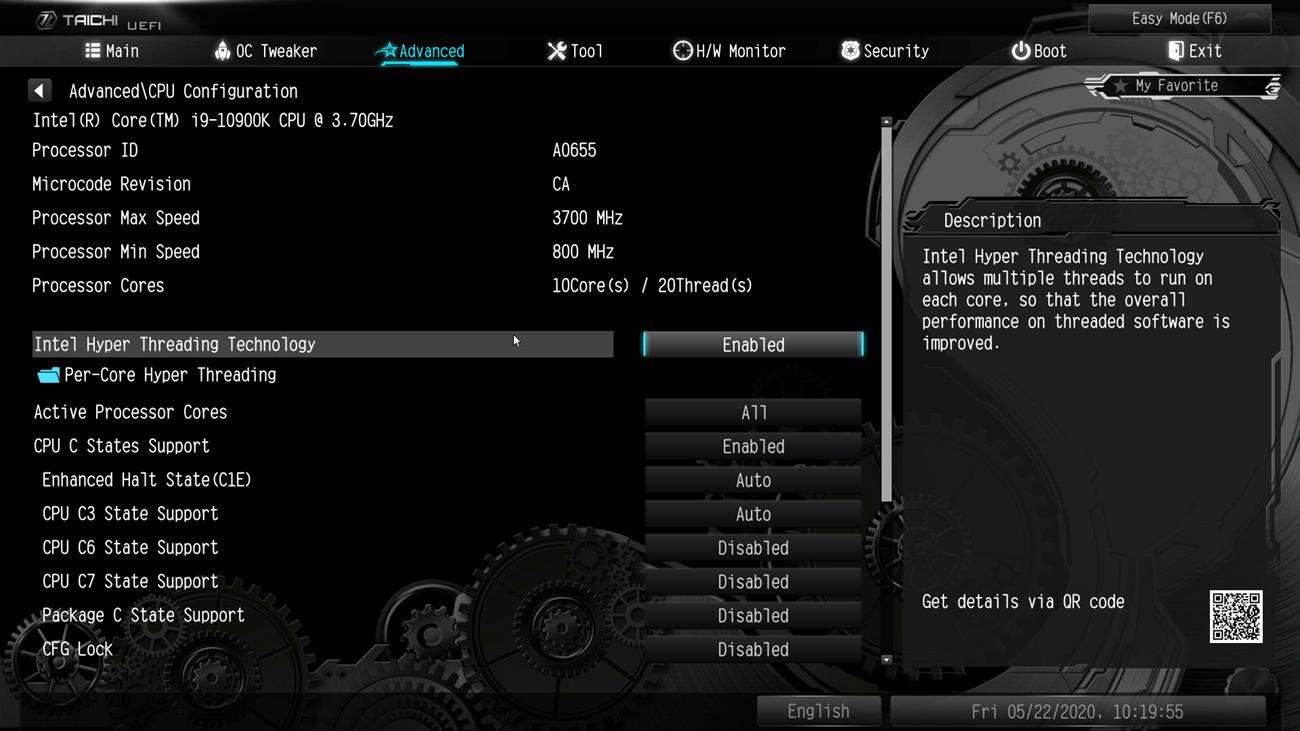Go to the H/W Monitor tab

pyautogui.click(x=729, y=51)
